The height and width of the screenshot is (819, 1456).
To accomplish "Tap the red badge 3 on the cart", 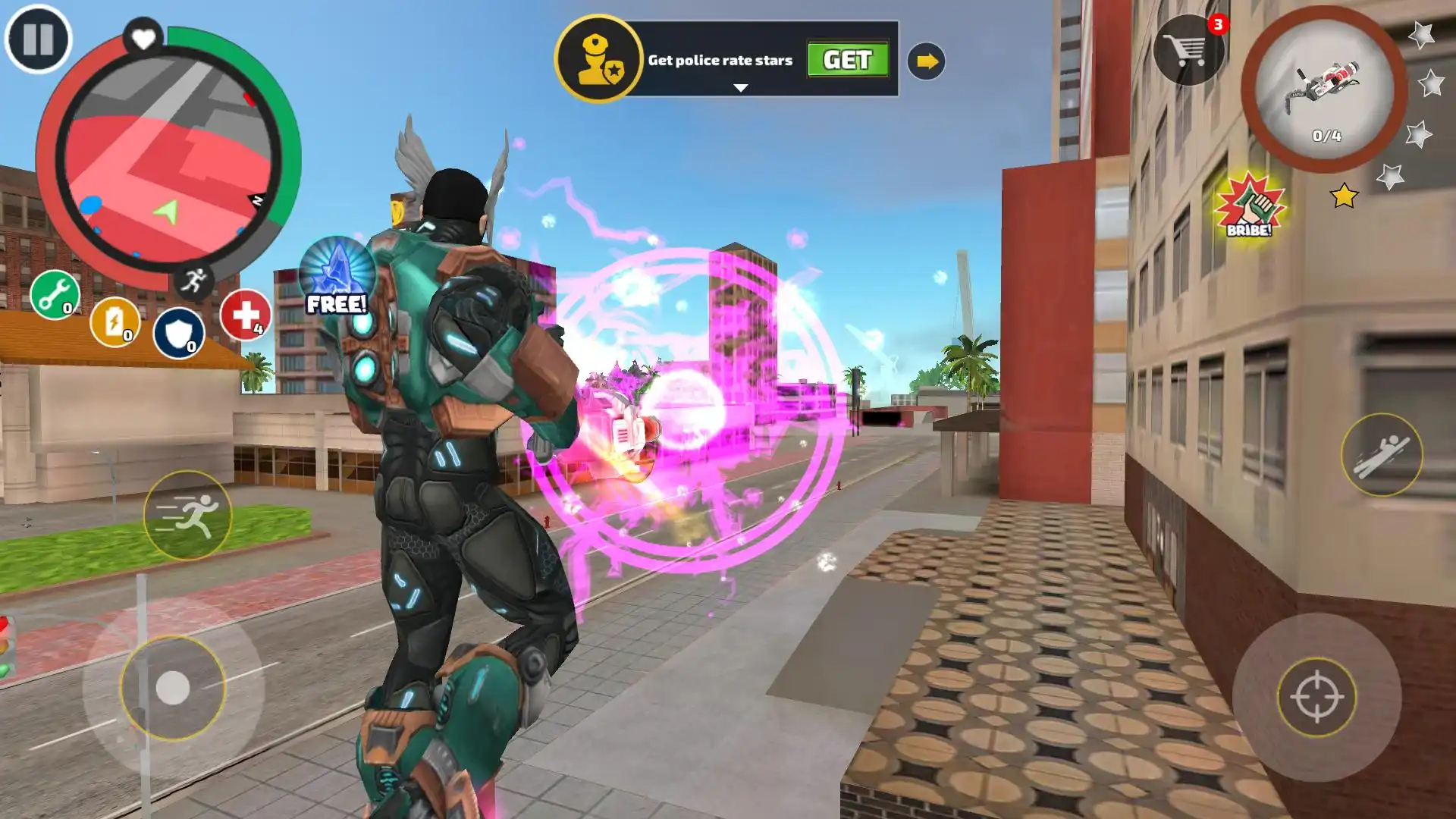I will [1217, 24].
